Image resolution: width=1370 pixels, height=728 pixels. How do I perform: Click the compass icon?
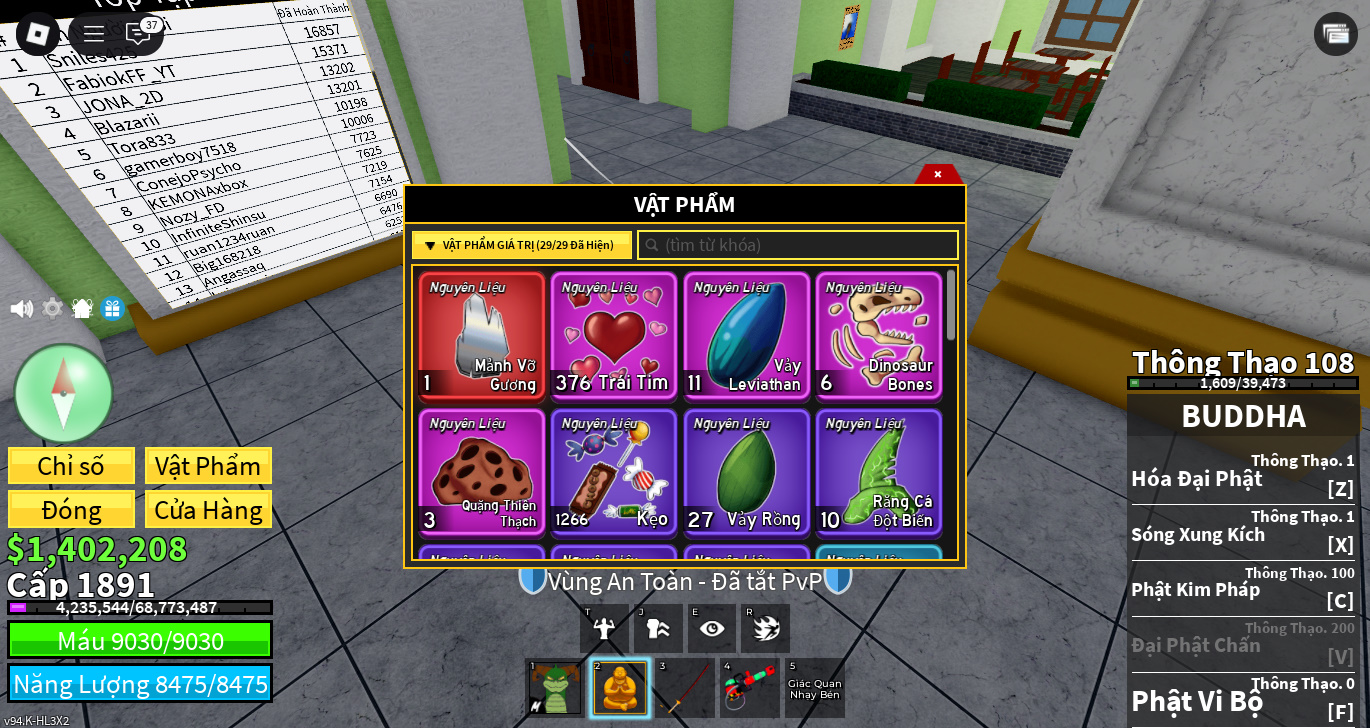63,393
